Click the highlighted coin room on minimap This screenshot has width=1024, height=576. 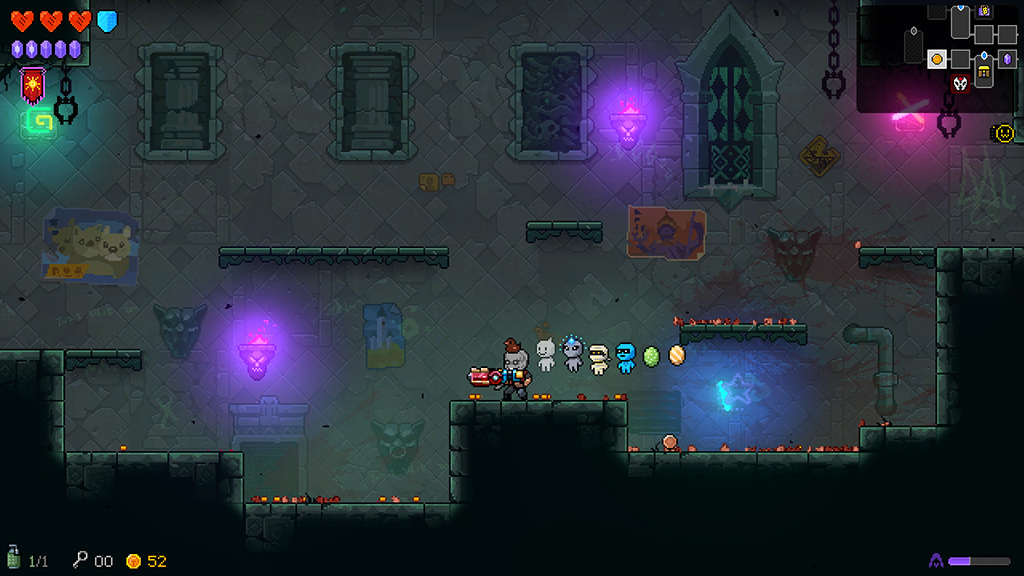(x=937, y=59)
